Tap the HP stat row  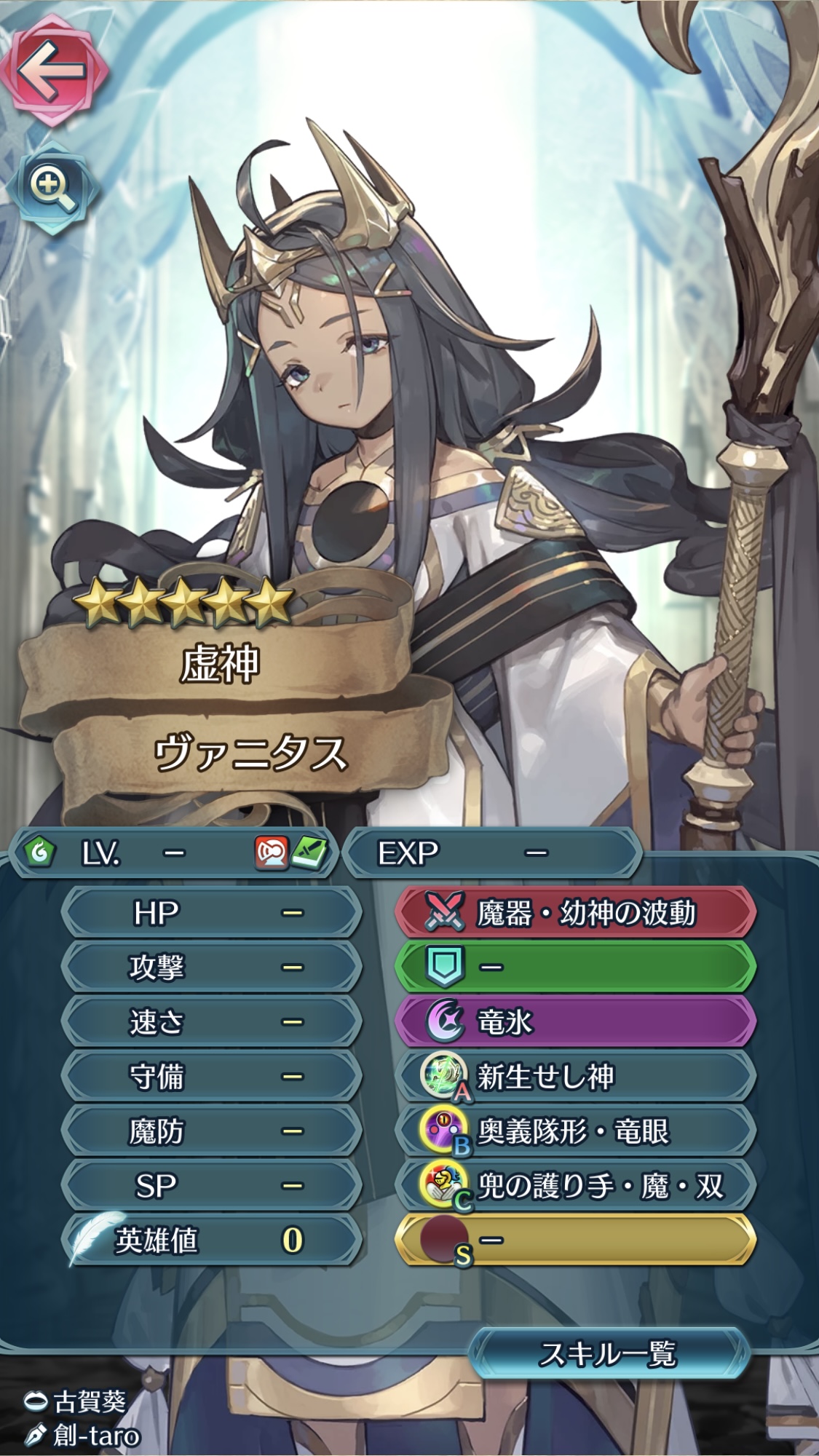211,913
